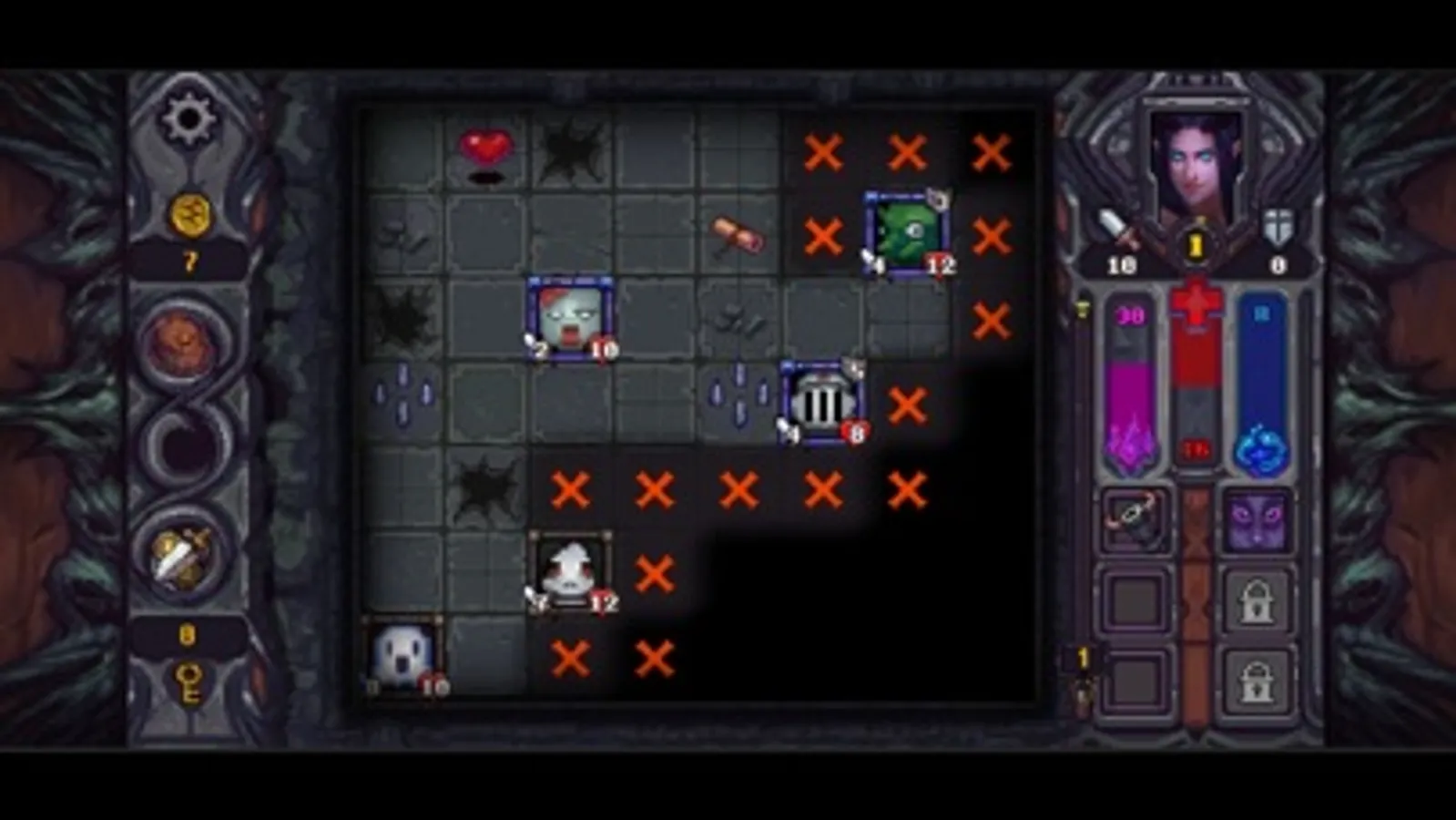
Task: Click the hero portrait at the top right
Action: pos(1196,155)
